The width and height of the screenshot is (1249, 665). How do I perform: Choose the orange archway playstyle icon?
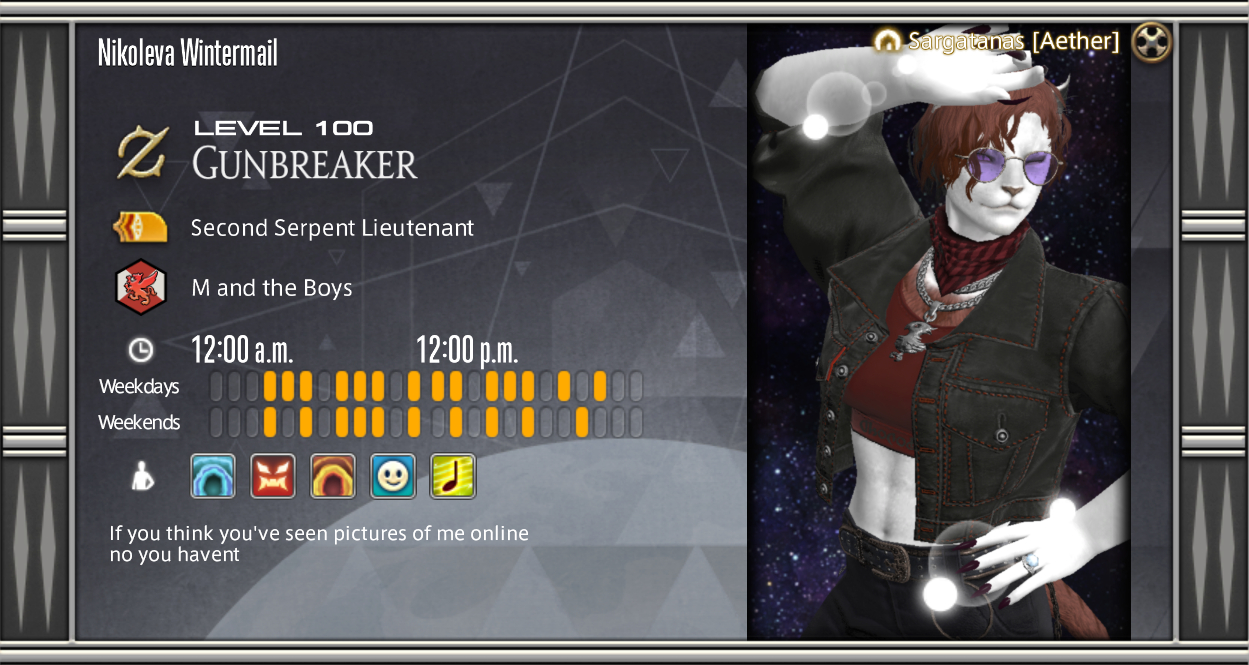click(333, 476)
